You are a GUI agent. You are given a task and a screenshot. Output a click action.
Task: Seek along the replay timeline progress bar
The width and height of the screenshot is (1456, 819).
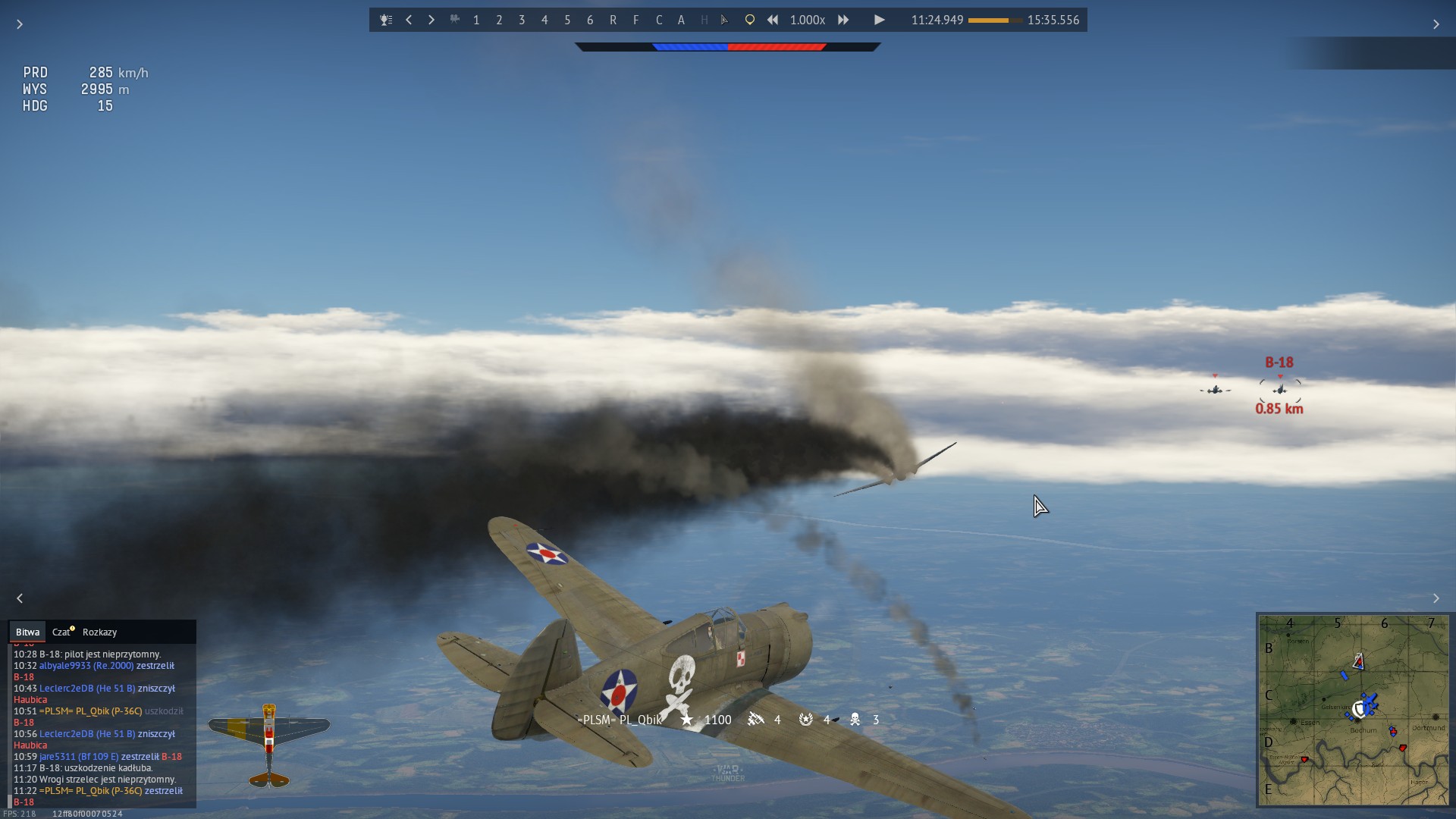tap(995, 20)
